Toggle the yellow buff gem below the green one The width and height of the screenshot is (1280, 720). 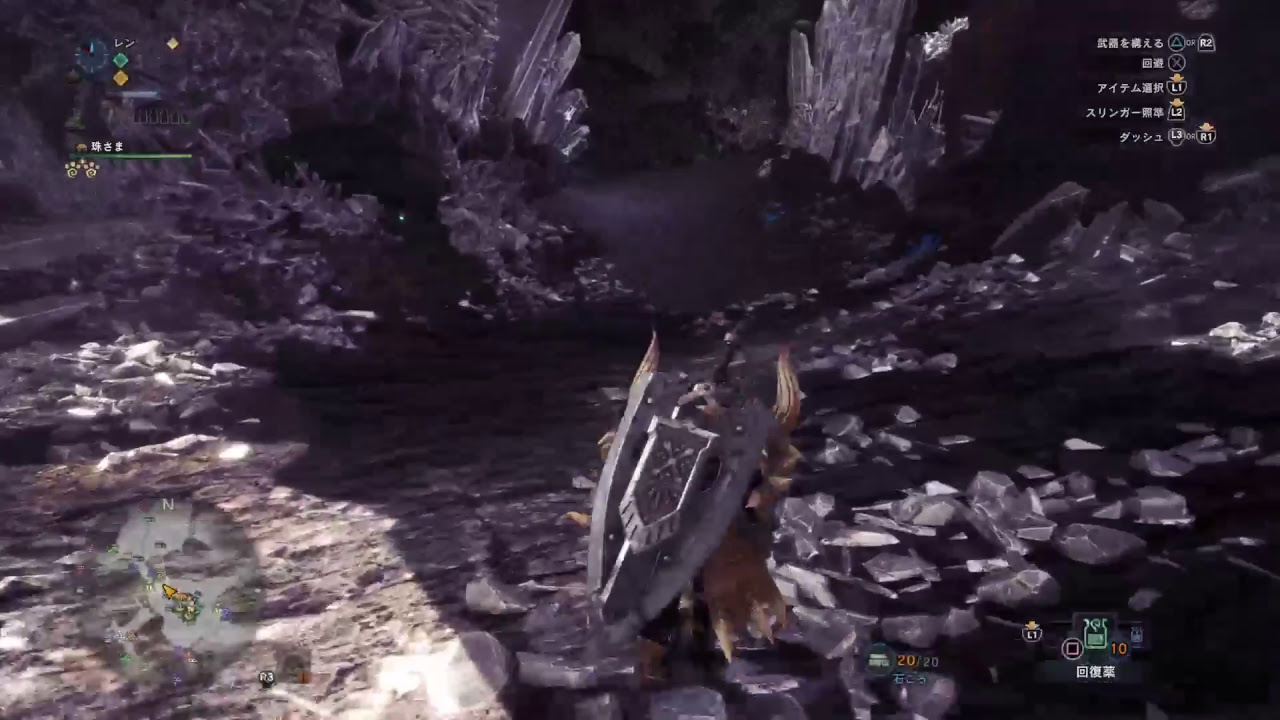pos(120,78)
